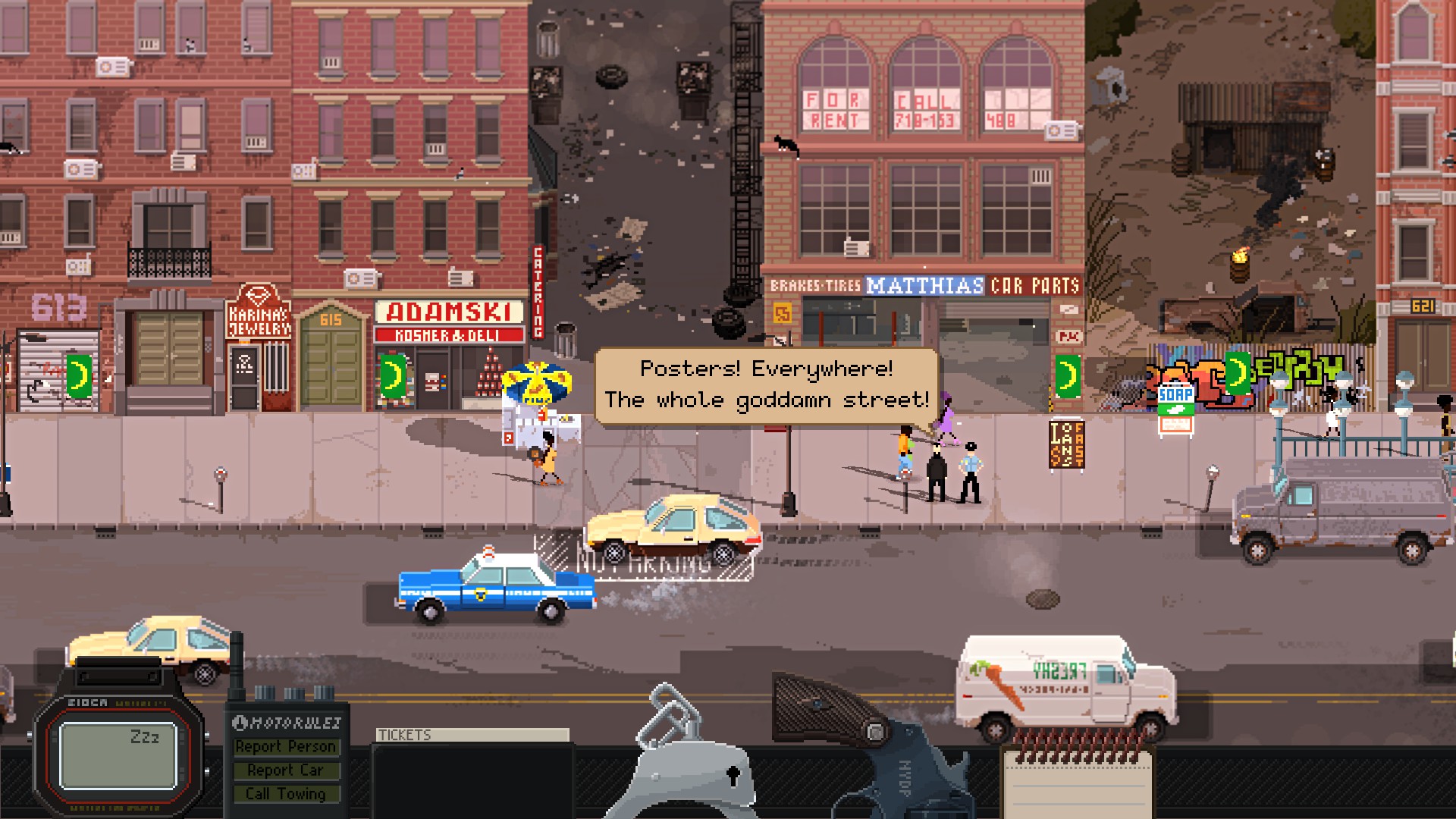Open the spiral notepad
Viewport: 1456px width, 819px height.
(1077, 777)
